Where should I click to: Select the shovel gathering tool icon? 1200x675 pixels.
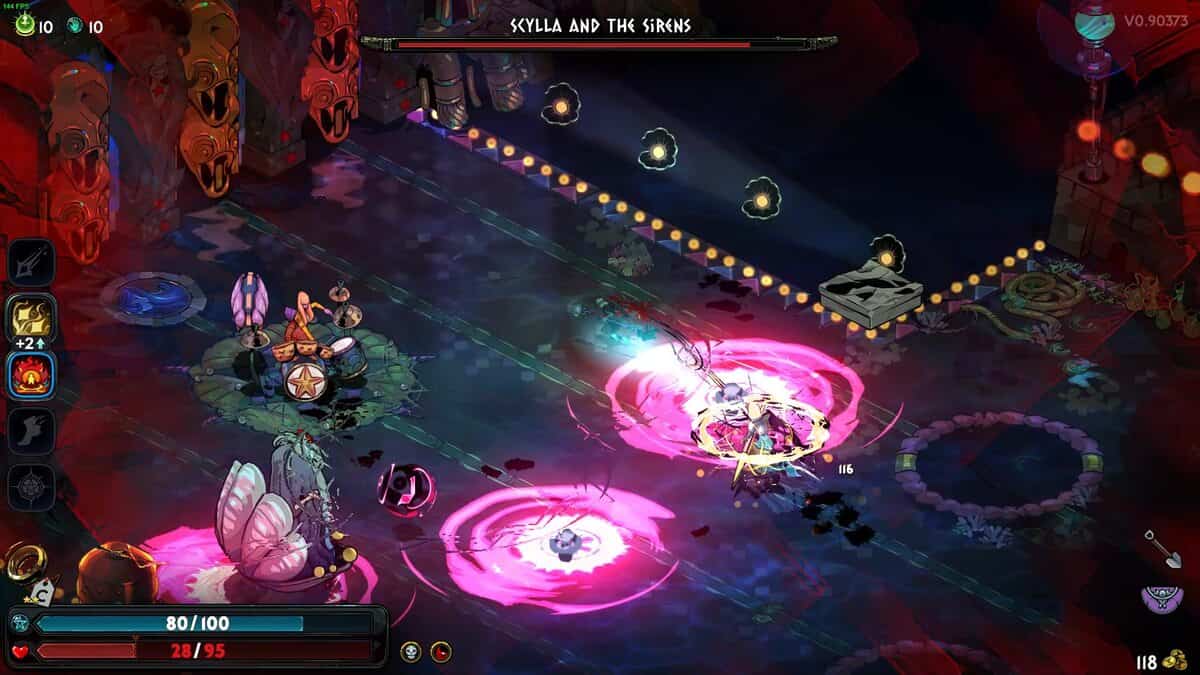tap(1157, 548)
